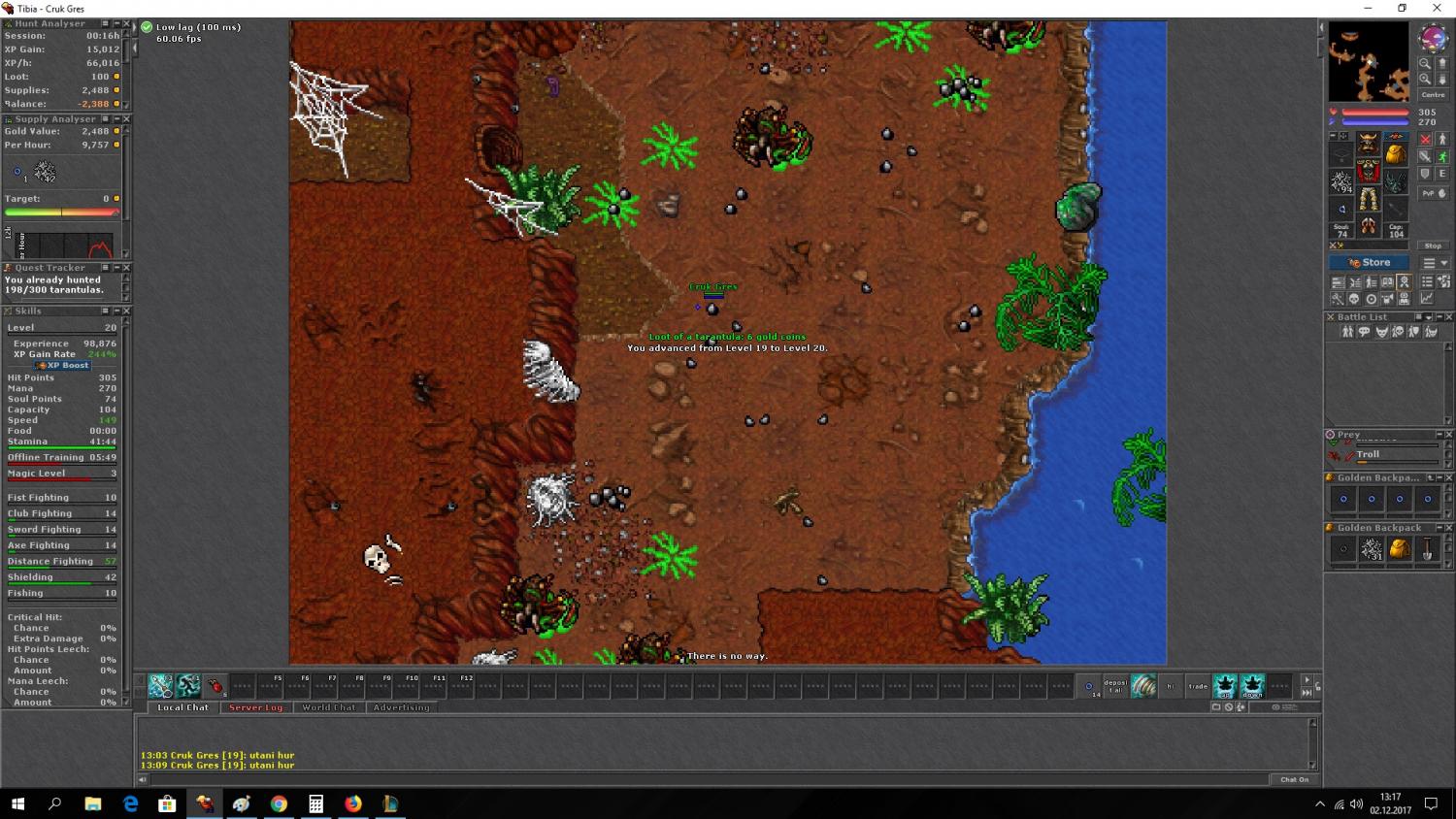
Task: Select the shovel in Golden Backpack
Action: point(1427,549)
